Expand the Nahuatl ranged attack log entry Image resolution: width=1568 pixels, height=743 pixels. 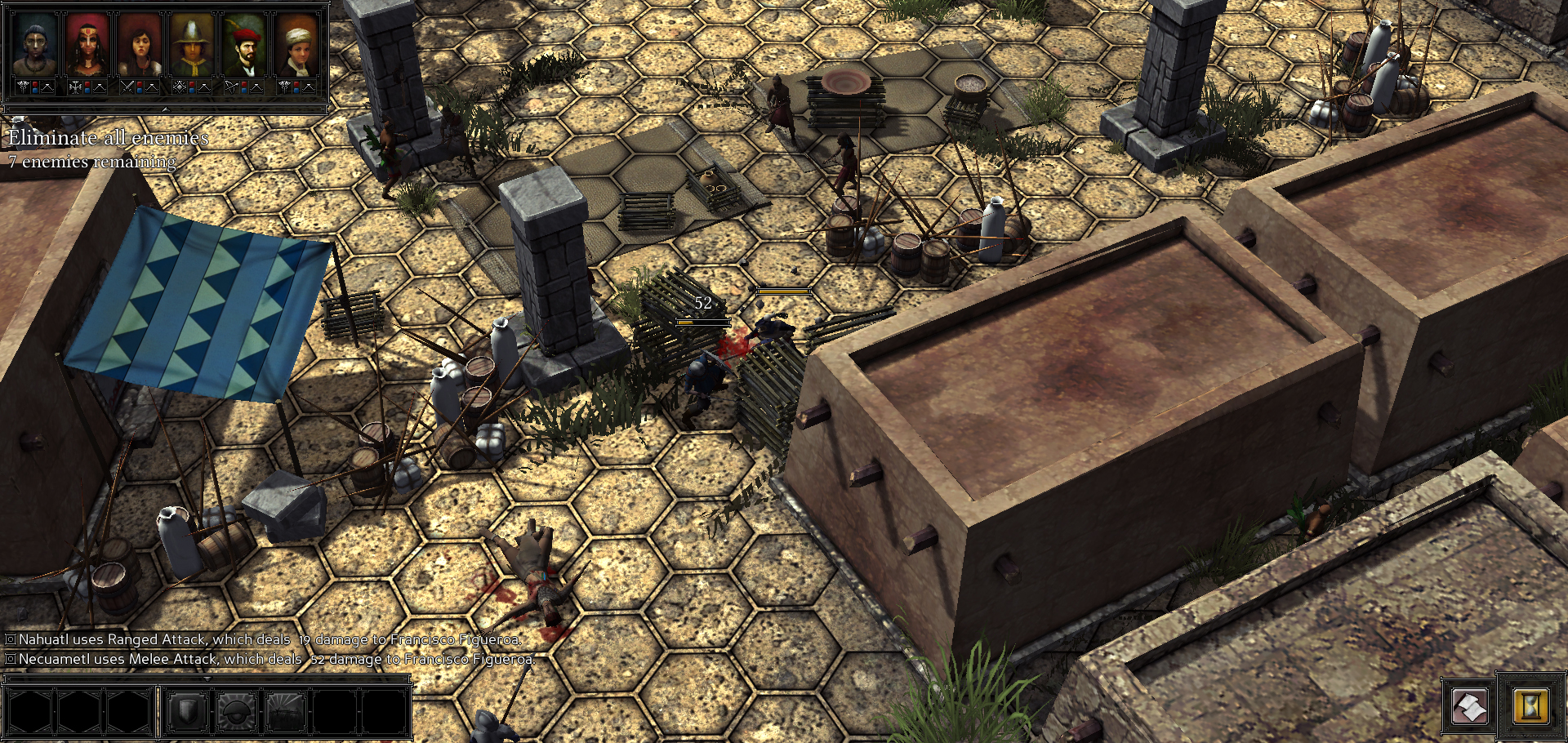coord(11,639)
